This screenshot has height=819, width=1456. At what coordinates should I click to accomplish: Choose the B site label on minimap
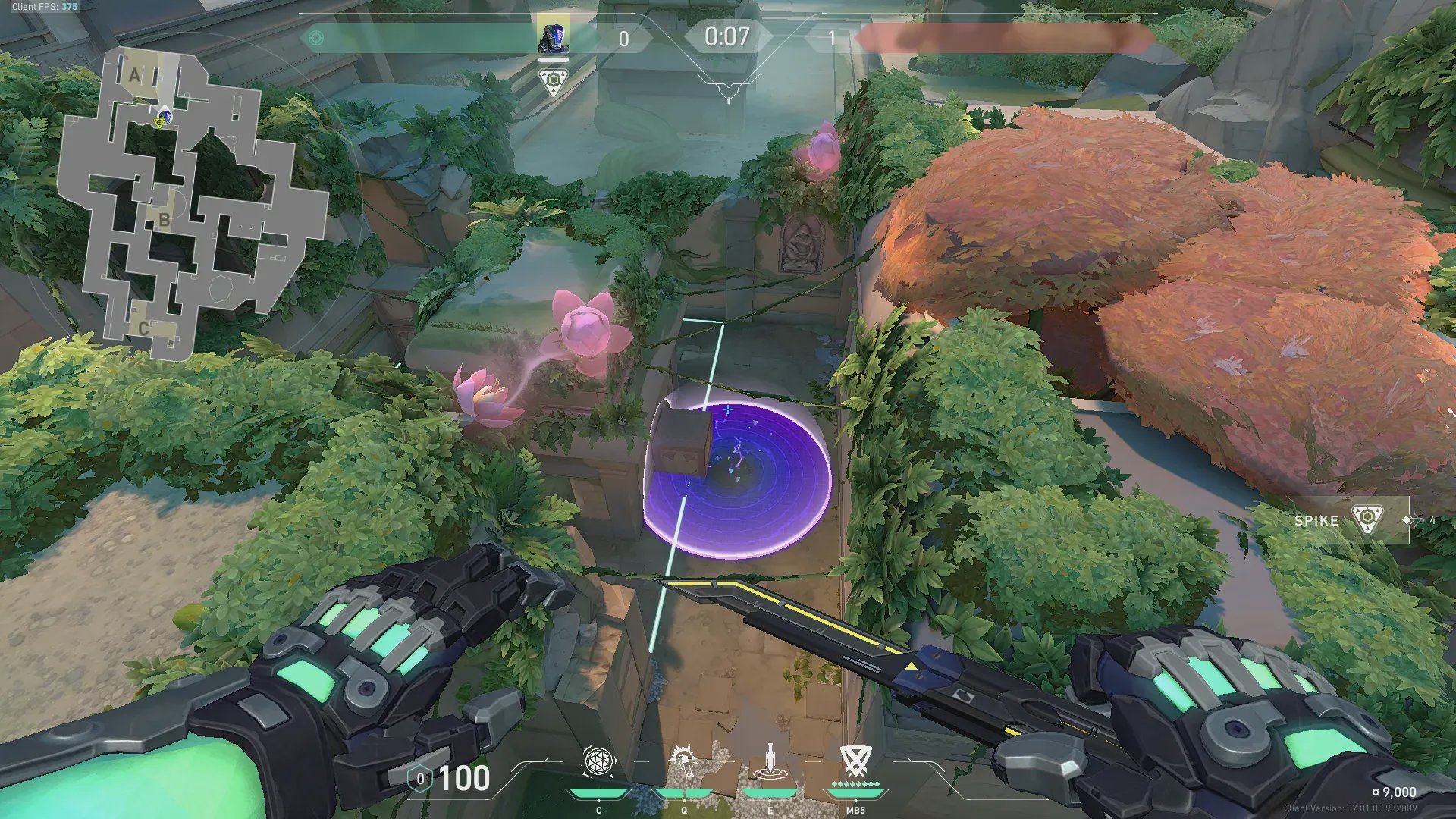click(x=164, y=221)
